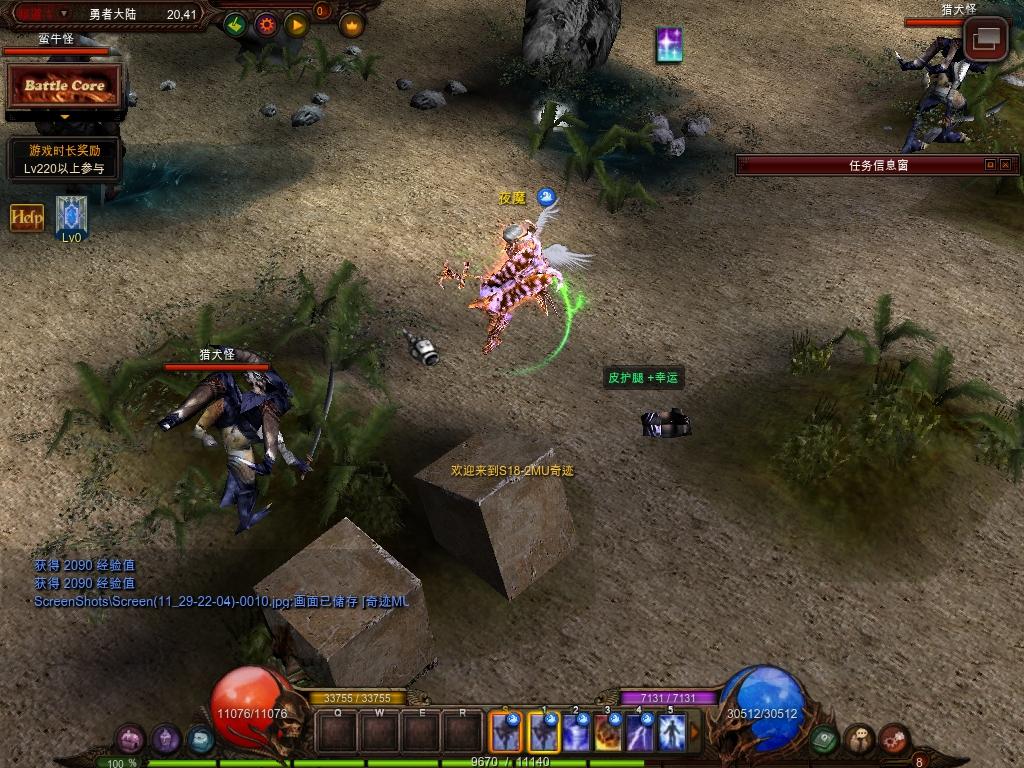Click the green broom icon in top bar
1024x768 pixels.
(x=235, y=25)
